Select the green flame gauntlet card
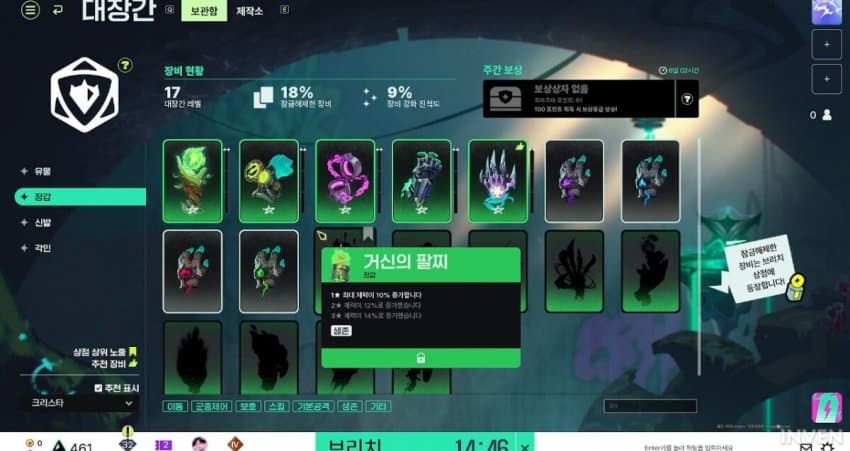The width and height of the screenshot is (850, 451). [193, 180]
